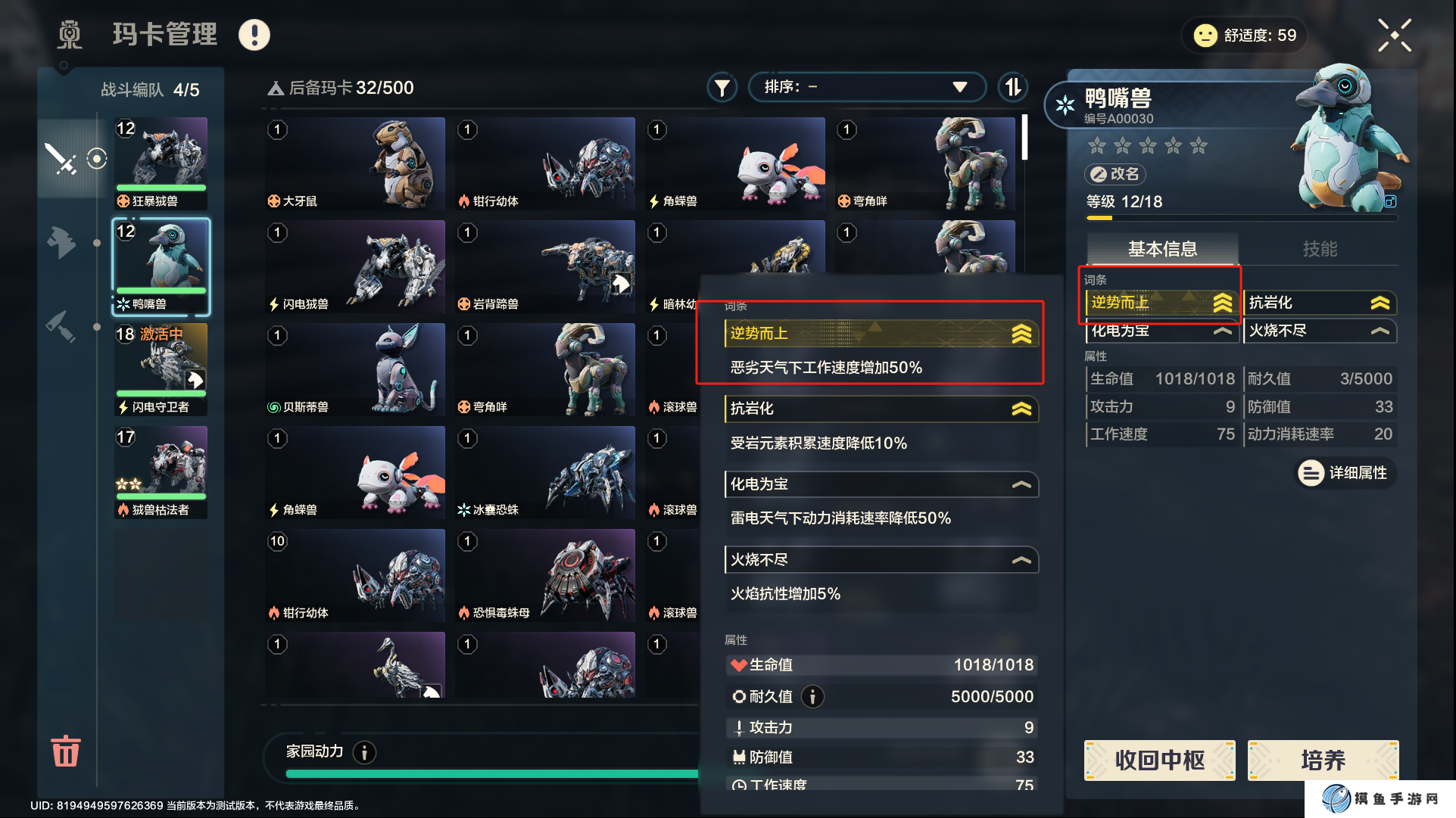
Task: Open the filter funnel button
Action: 722,88
